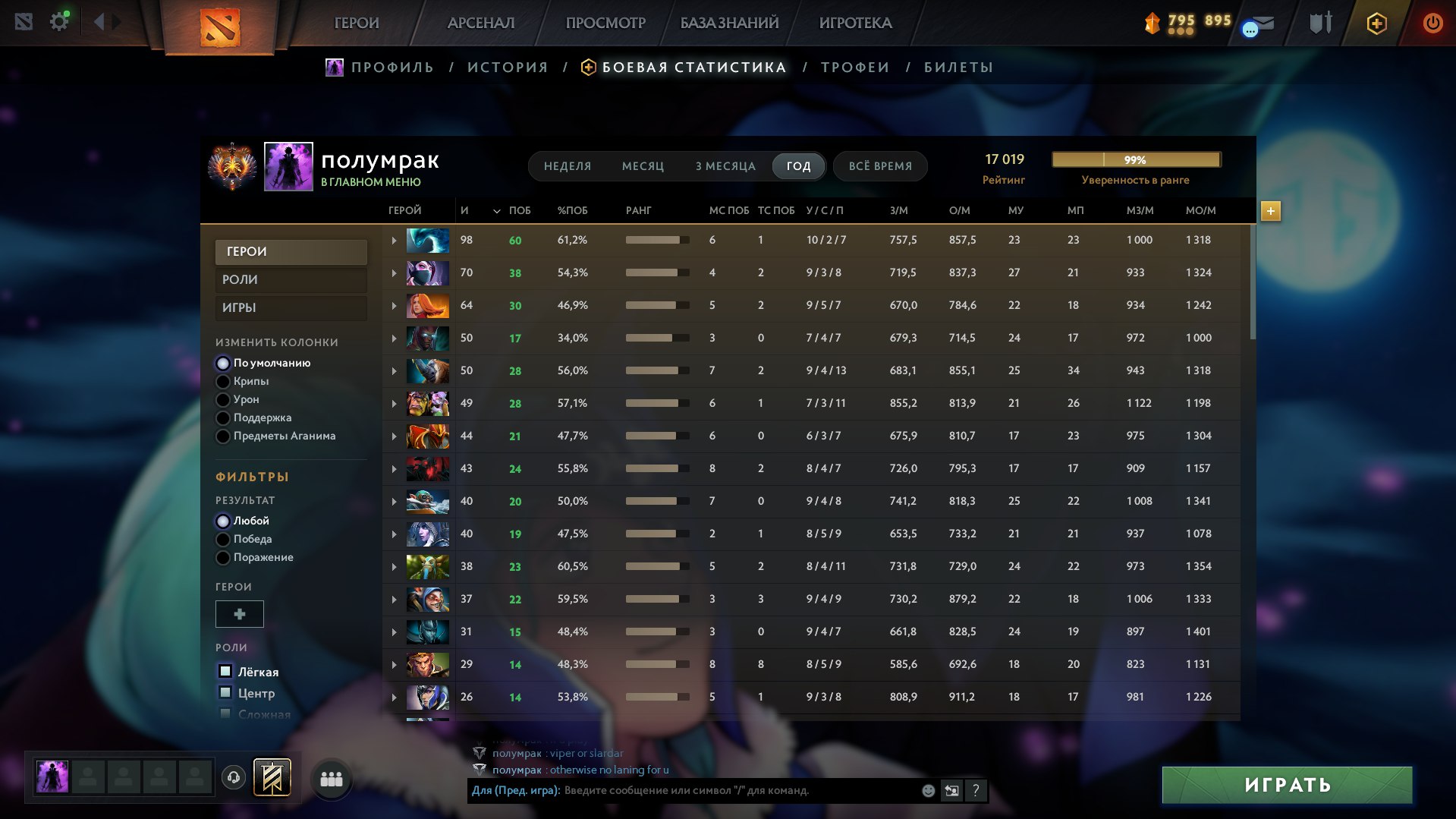Open the emoji picker in the chat bar
The image size is (1456, 819).
927,790
